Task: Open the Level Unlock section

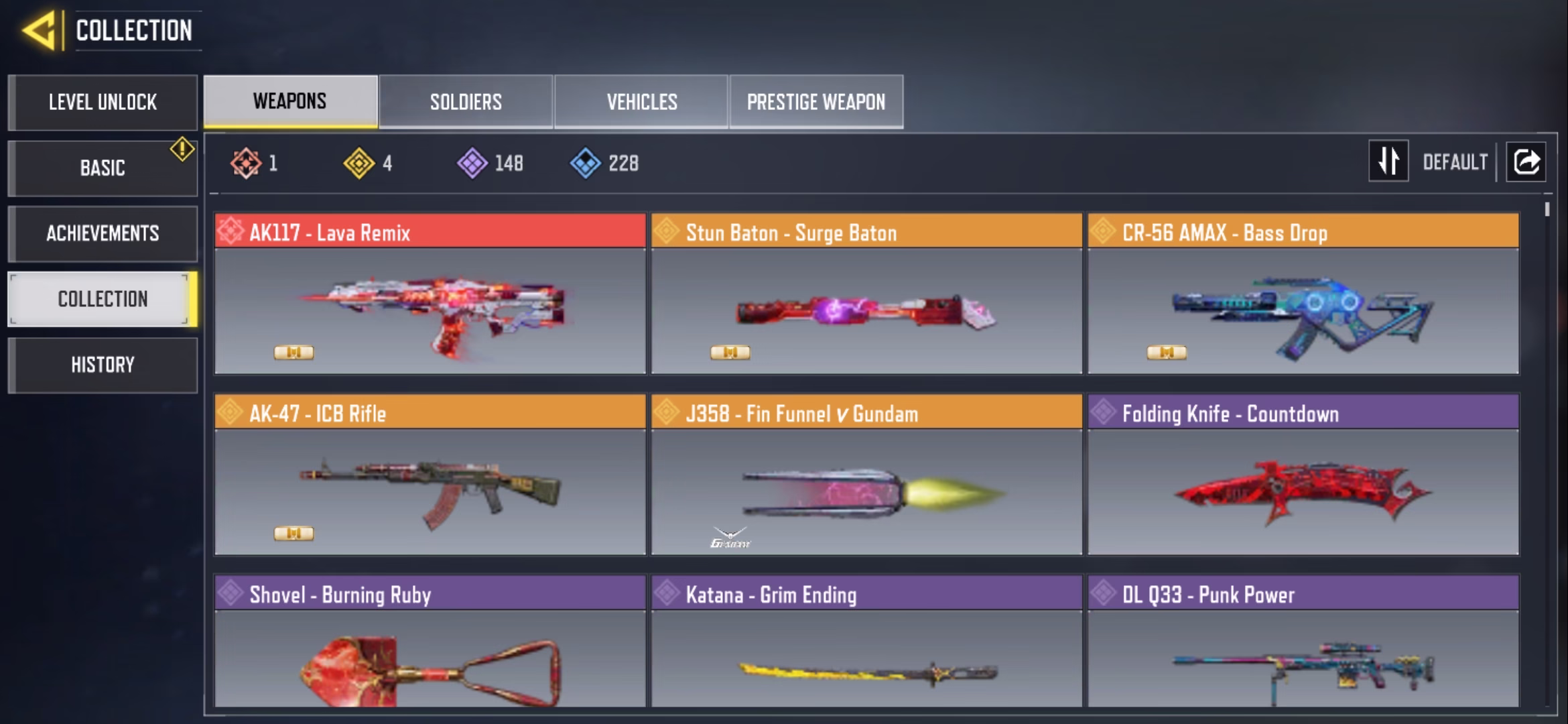Action: point(103,103)
